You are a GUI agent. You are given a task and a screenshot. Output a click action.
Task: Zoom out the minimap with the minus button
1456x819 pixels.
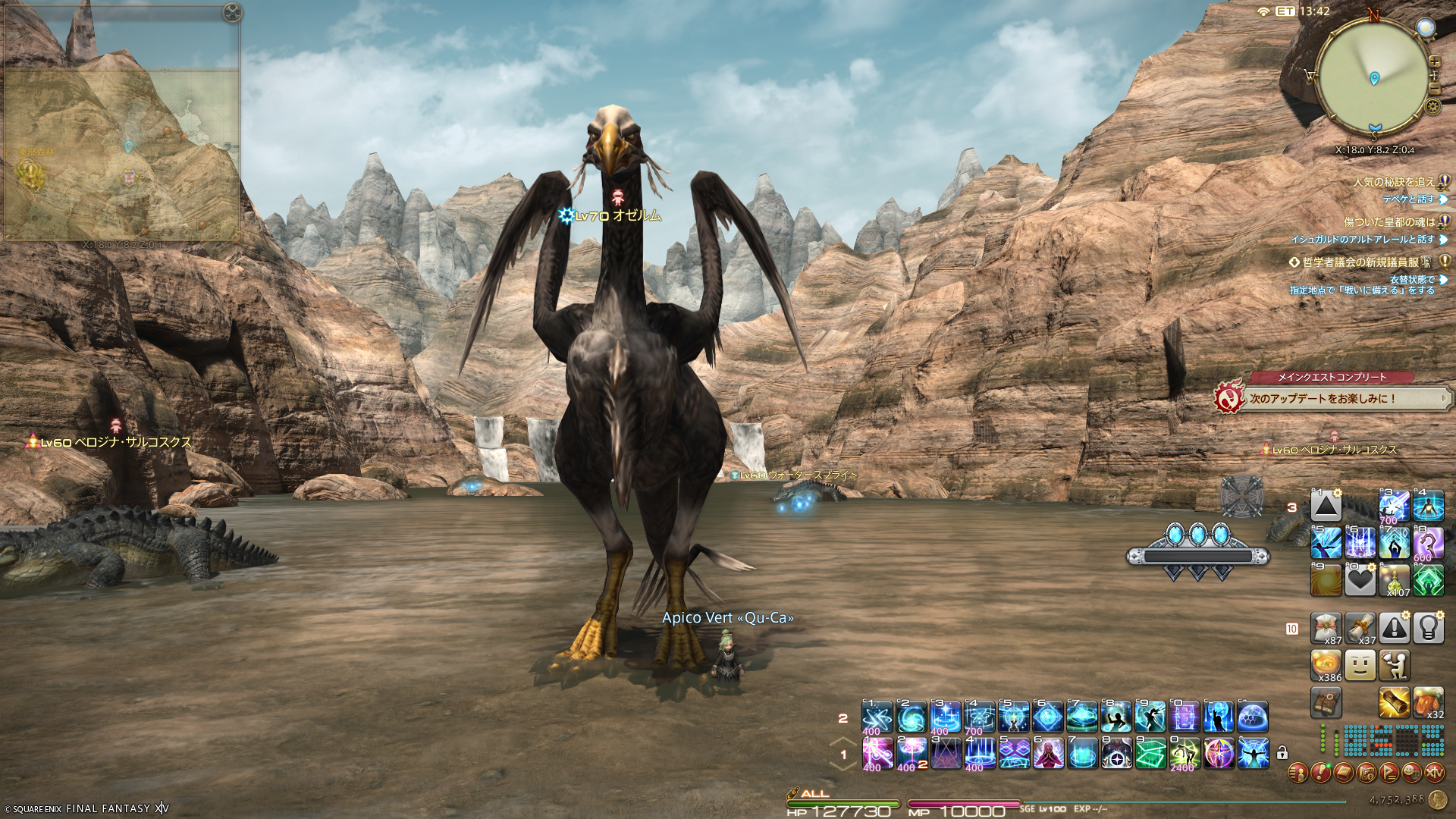pyautogui.click(x=1434, y=90)
